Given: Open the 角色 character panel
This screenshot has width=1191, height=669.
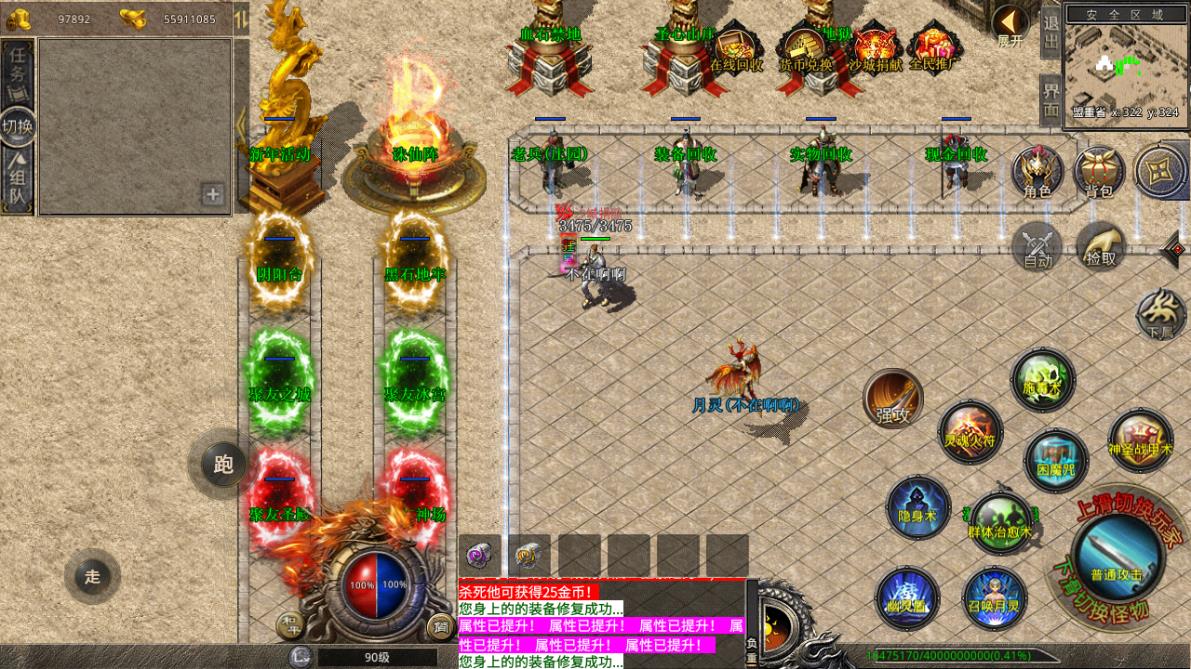Looking at the screenshot, I should (x=1037, y=171).
